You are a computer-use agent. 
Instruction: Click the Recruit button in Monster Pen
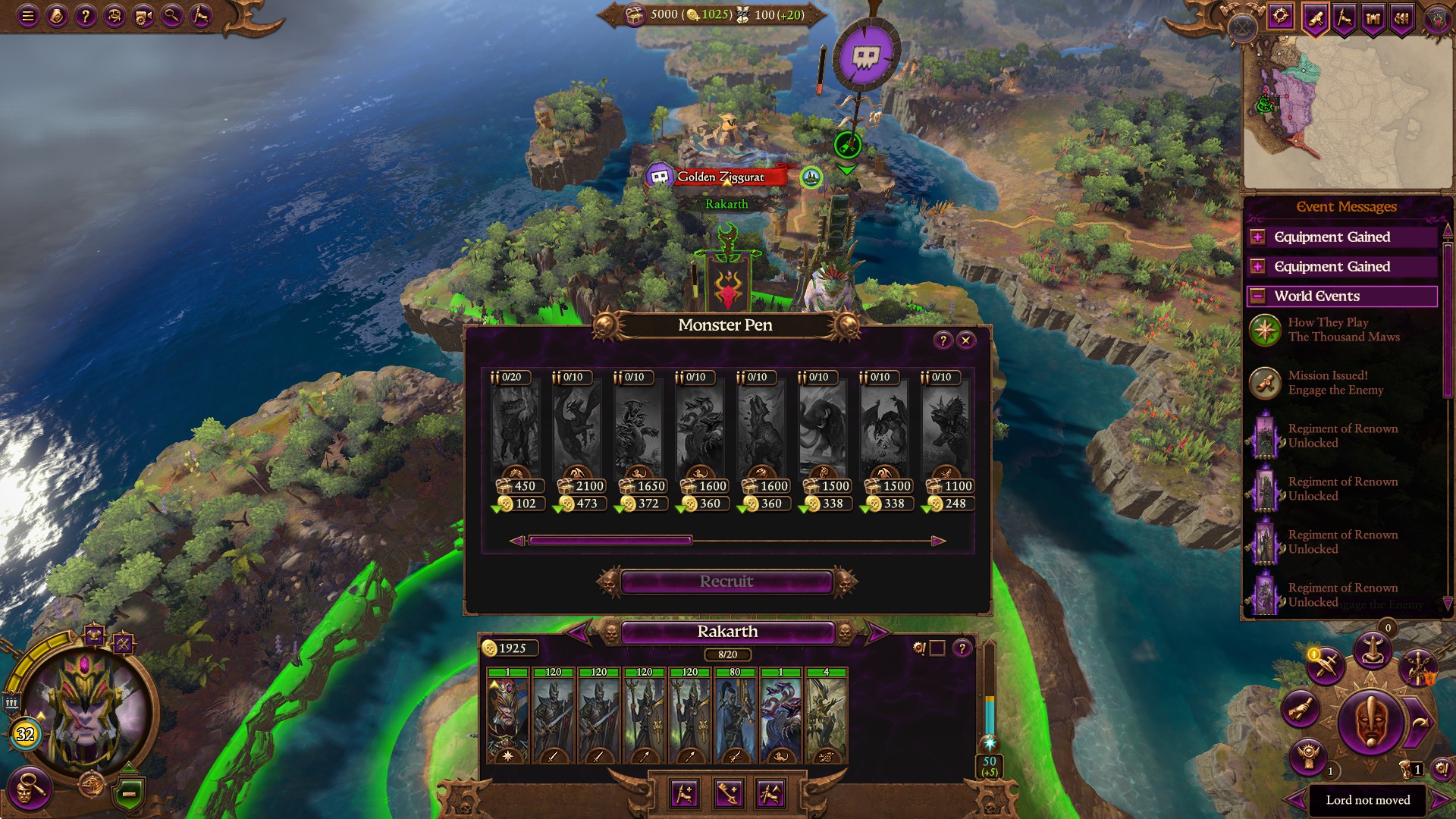[x=726, y=582]
